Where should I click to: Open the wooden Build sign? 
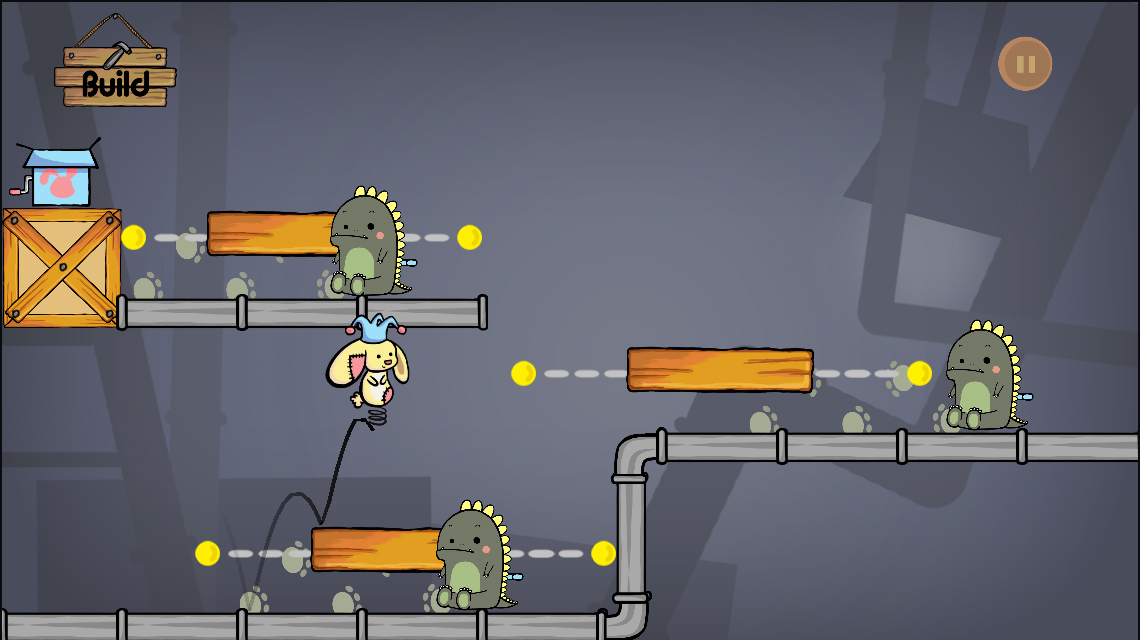[x=115, y=76]
